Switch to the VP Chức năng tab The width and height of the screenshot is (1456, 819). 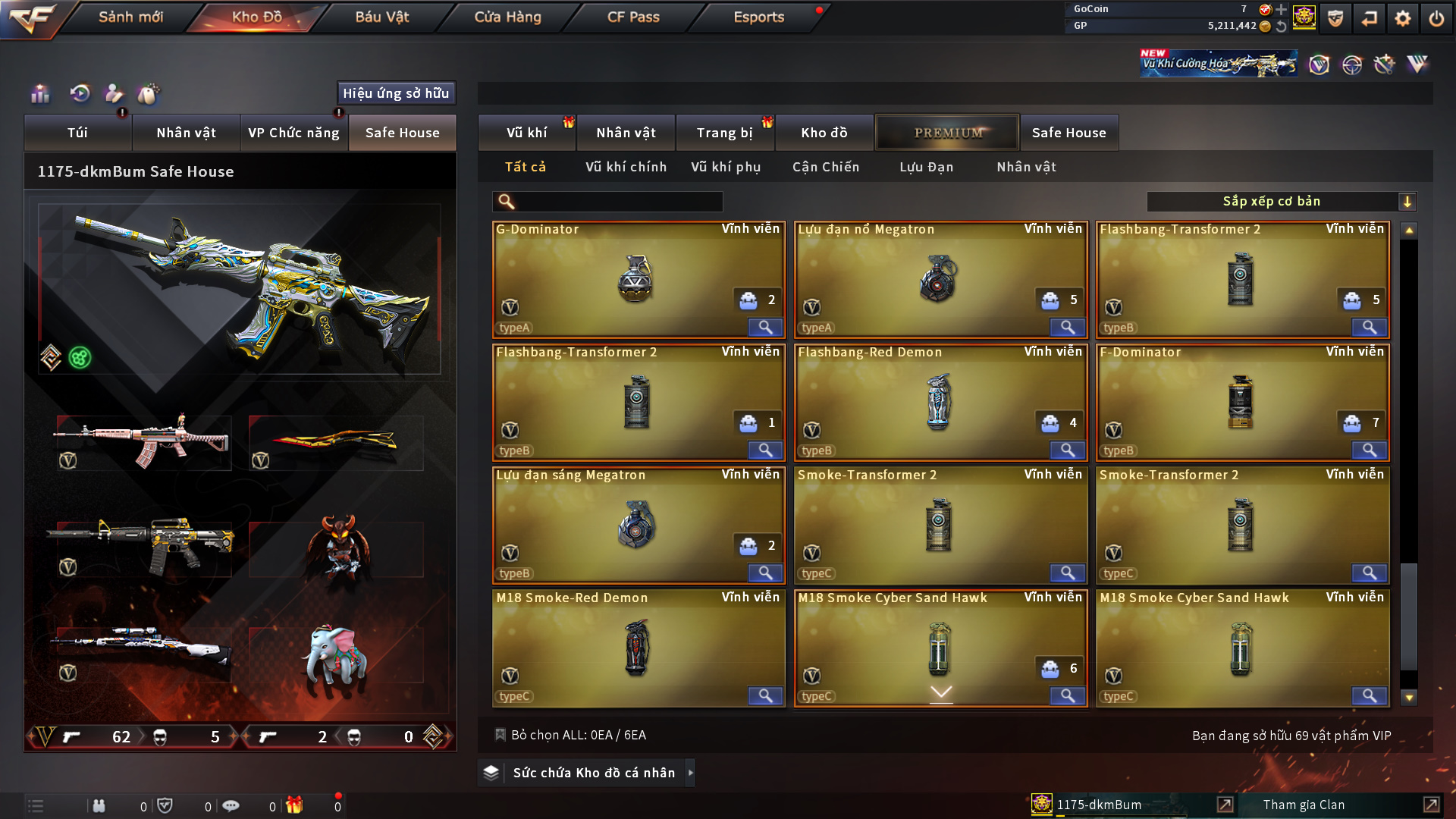pyautogui.click(x=293, y=133)
